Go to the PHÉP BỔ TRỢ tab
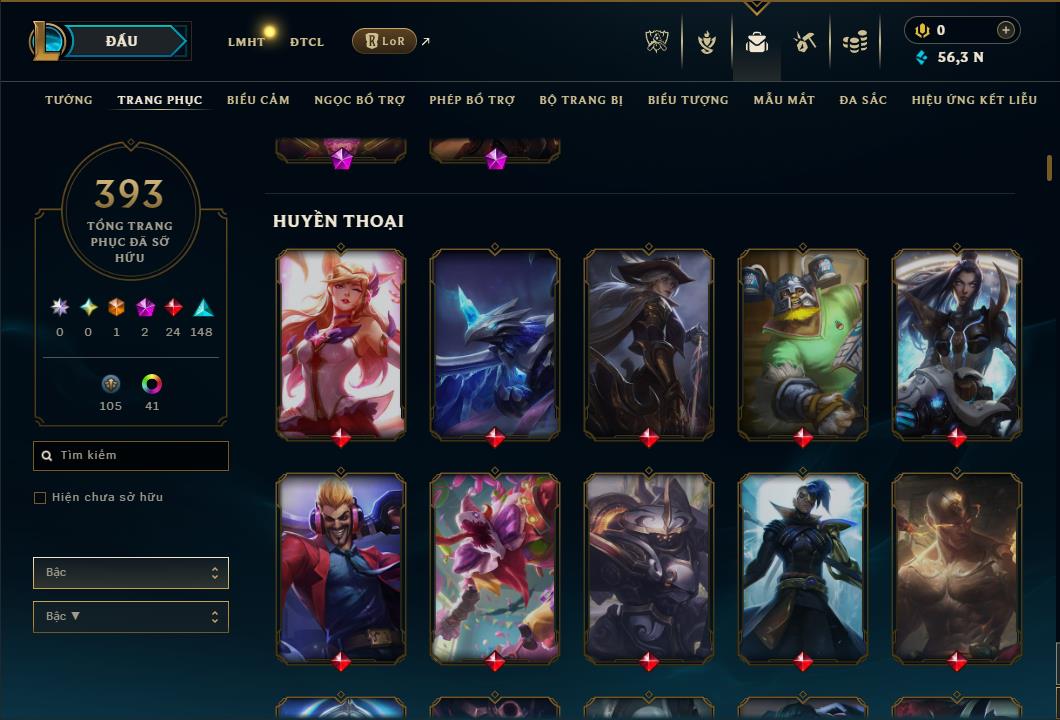 pyautogui.click(x=472, y=100)
